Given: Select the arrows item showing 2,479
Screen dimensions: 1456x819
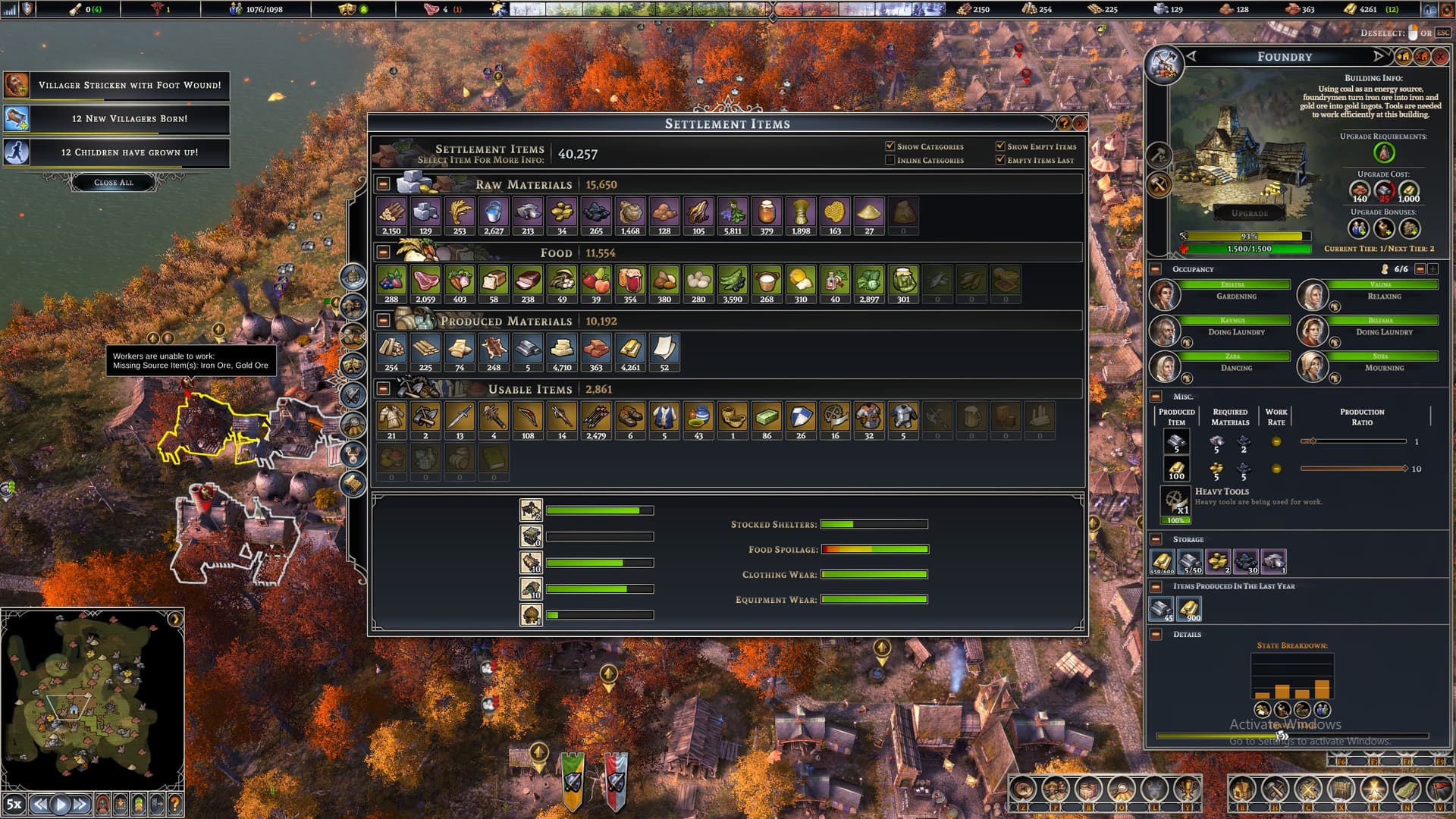Looking at the screenshot, I should pos(596,418).
